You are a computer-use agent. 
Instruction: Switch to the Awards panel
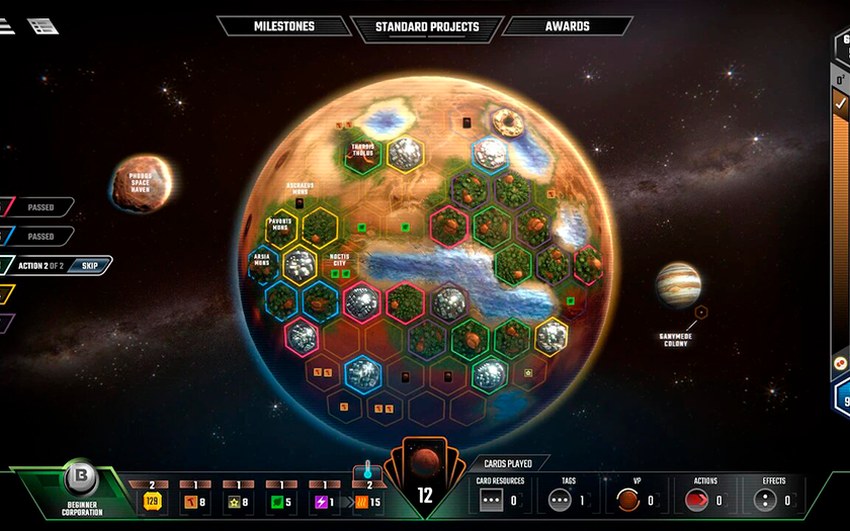pyautogui.click(x=567, y=26)
